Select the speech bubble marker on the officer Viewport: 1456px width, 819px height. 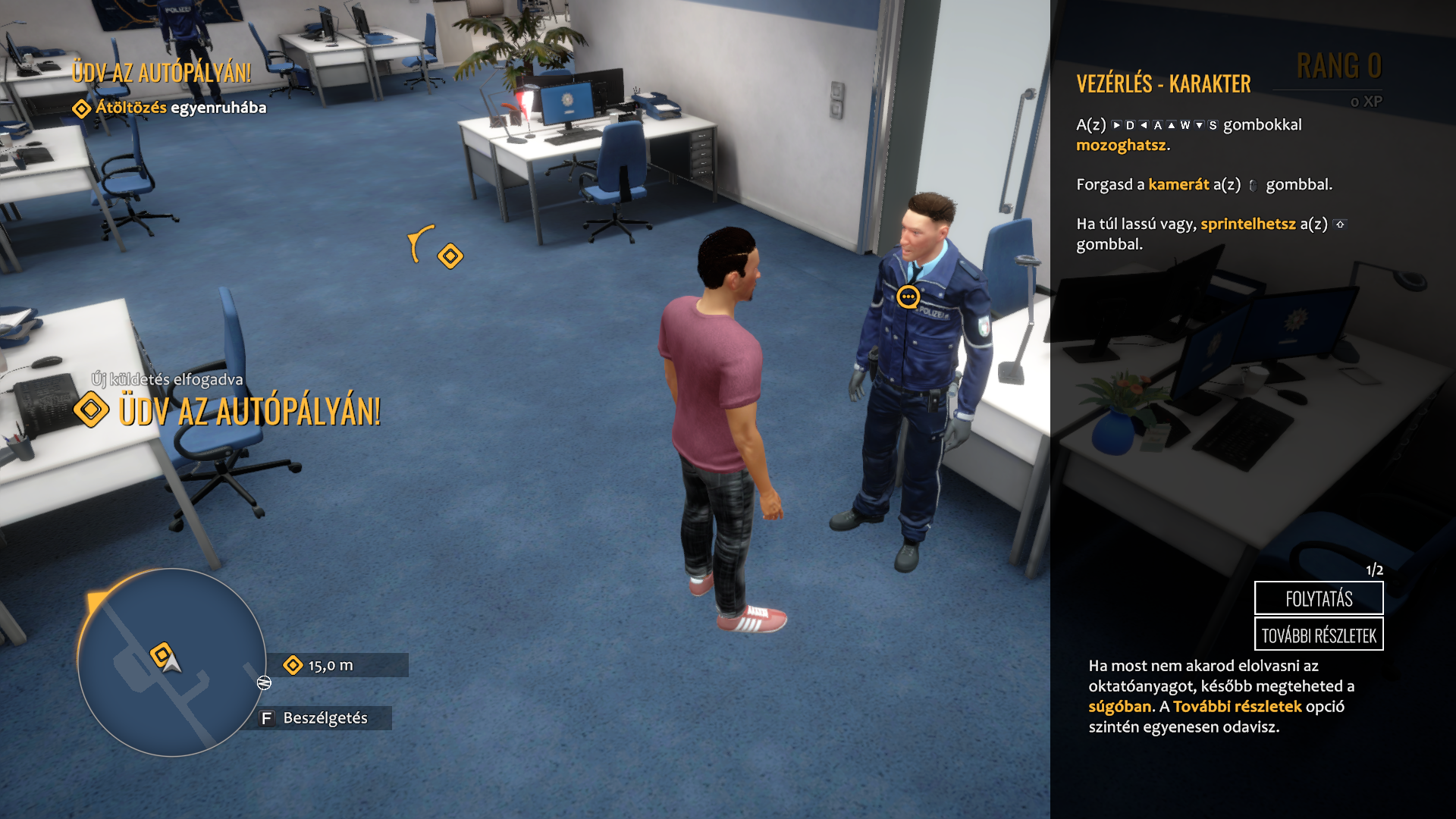(908, 297)
